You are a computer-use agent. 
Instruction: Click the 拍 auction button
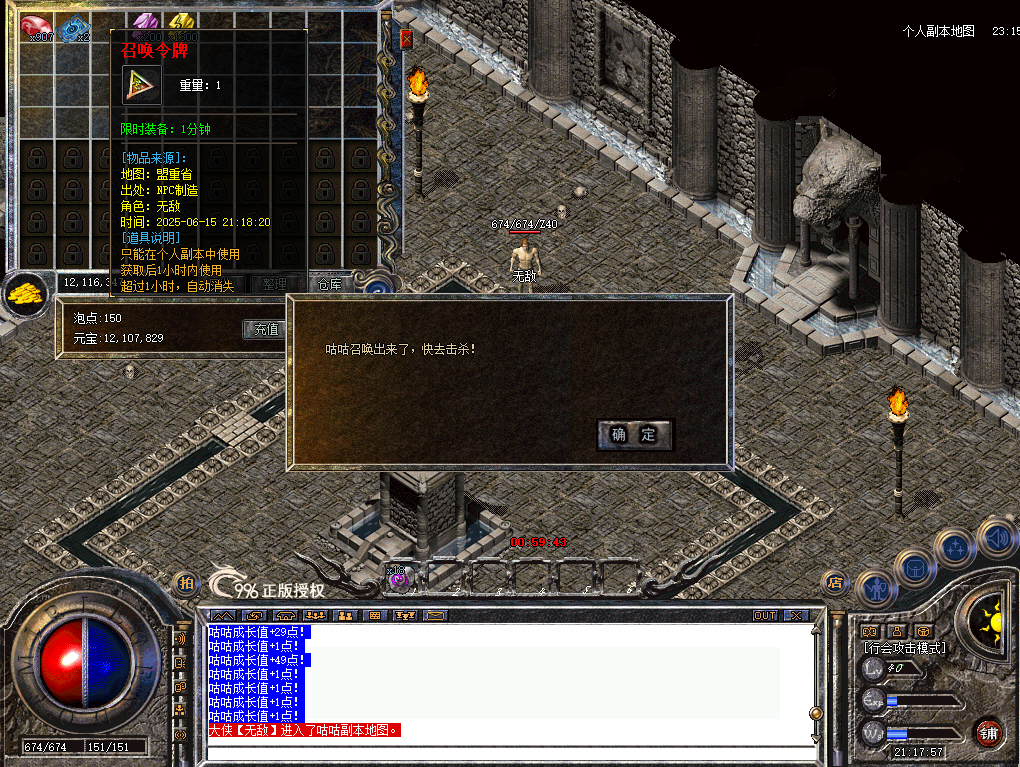[x=186, y=583]
